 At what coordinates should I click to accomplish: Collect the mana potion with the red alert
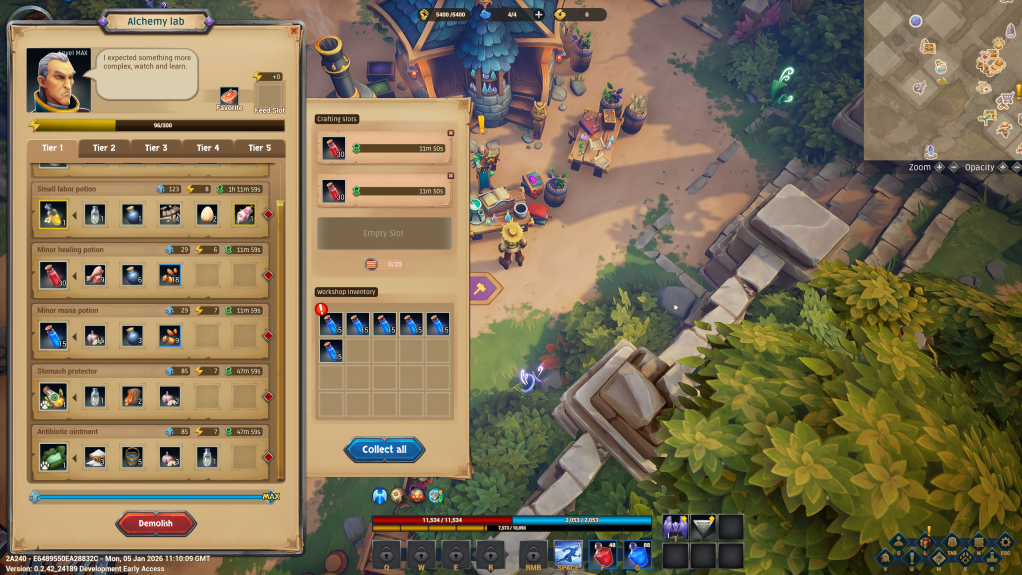(x=332, y=323)
